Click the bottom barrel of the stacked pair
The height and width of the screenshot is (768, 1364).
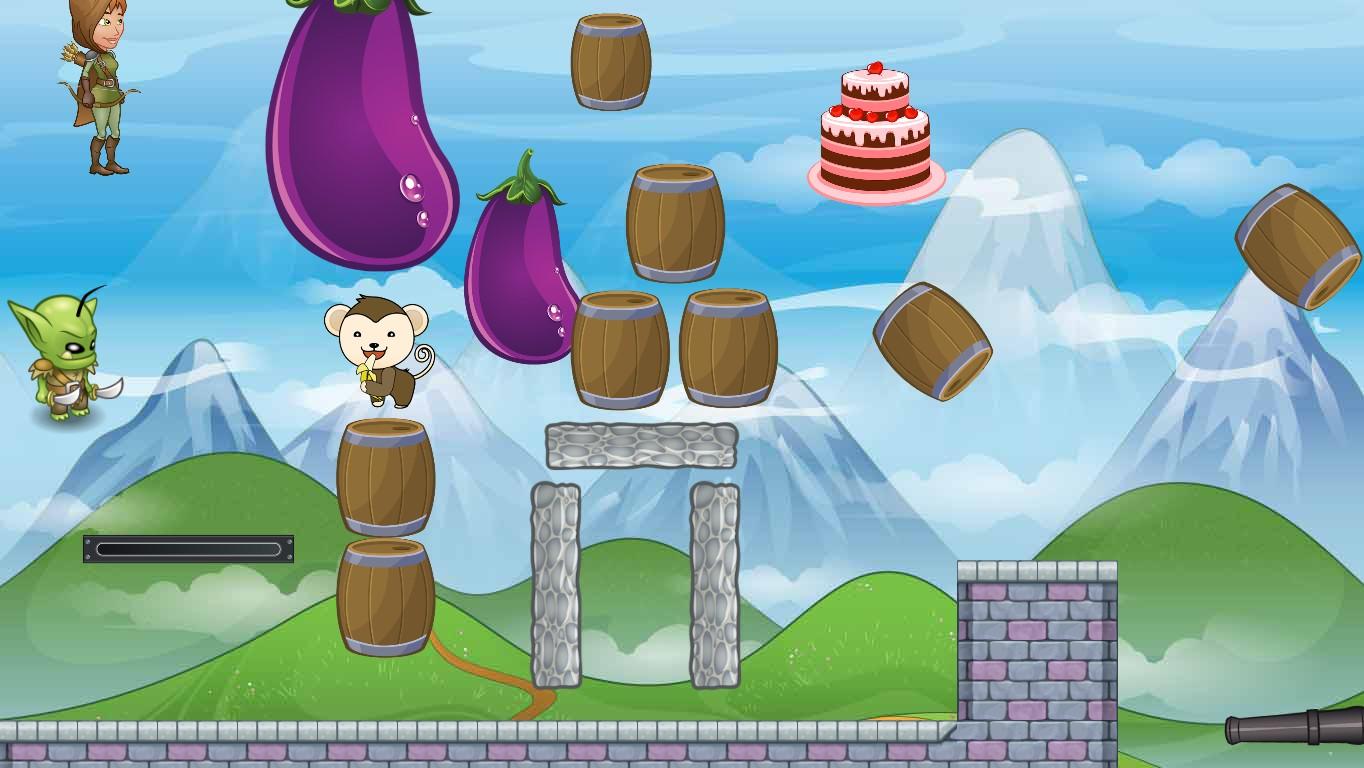pos(388,595)
